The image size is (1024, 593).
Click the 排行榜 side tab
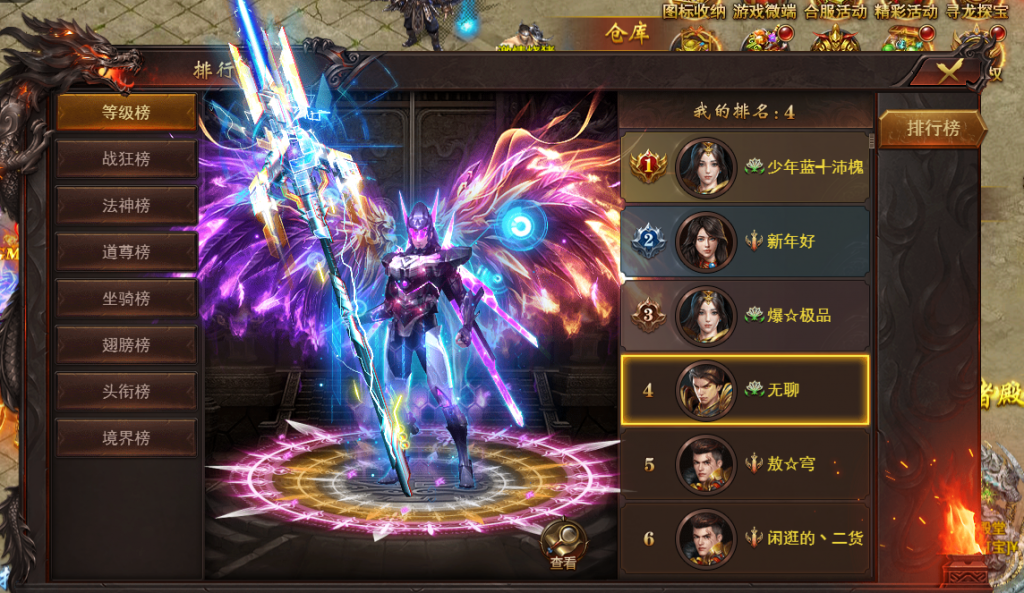(932, 128)
